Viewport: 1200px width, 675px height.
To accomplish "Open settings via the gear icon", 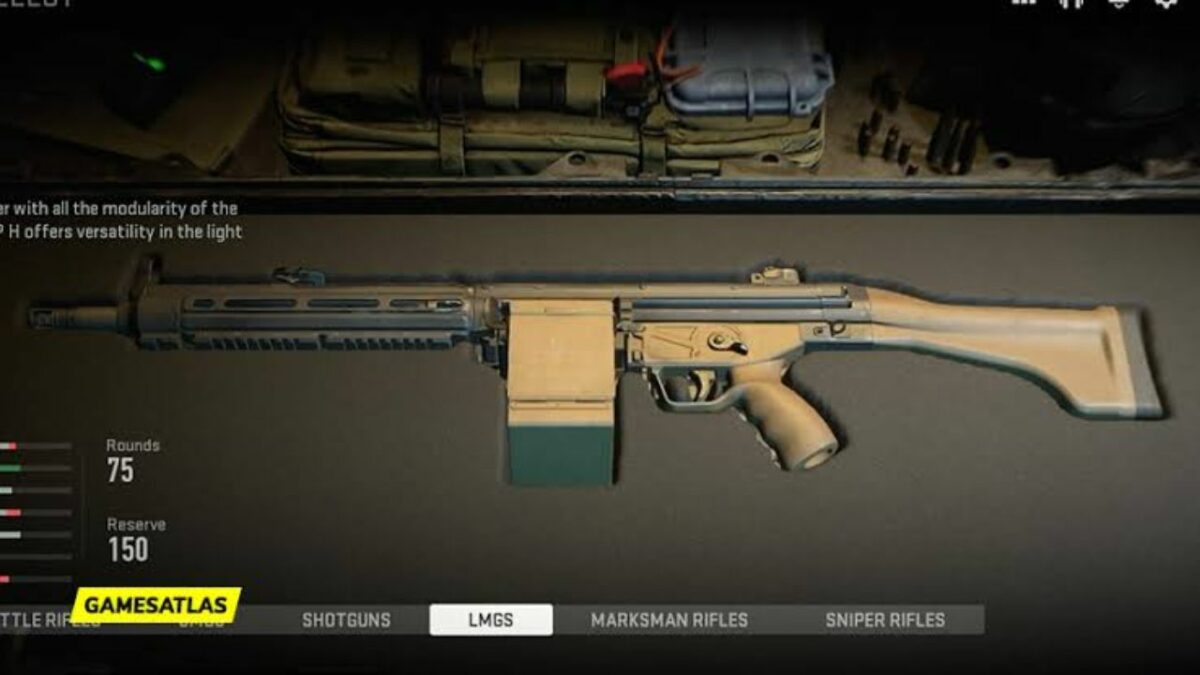I will (1166, 3).
